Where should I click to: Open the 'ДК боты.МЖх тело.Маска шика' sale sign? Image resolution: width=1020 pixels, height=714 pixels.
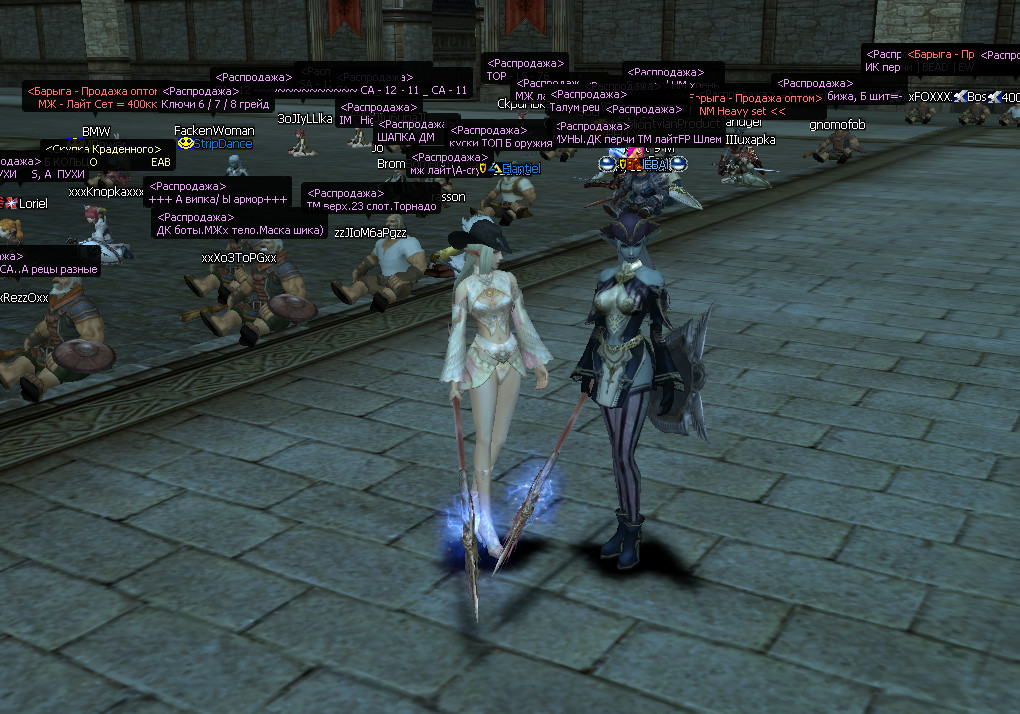click(240, 230)
